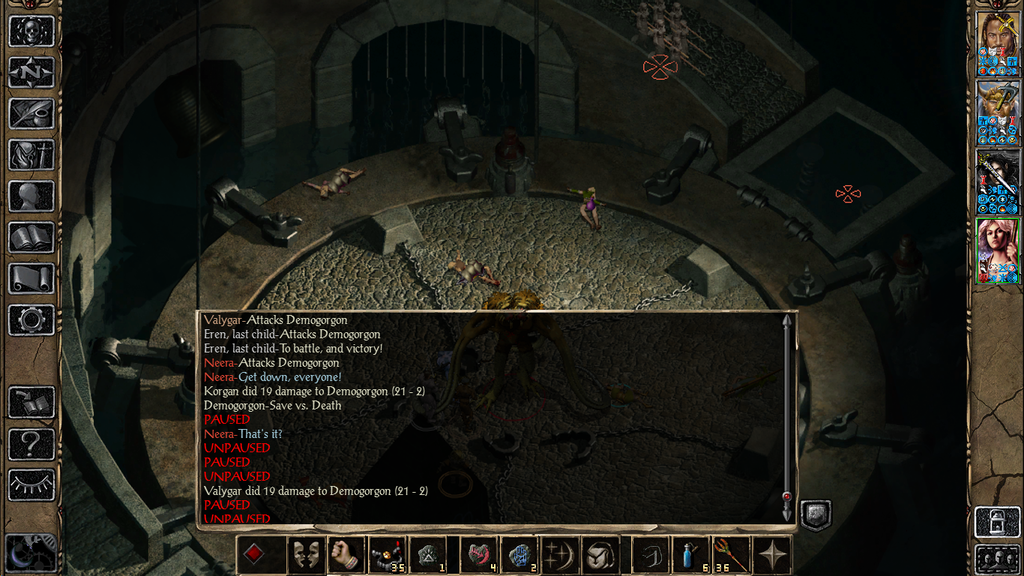Open the journal with the quill button
Image resolution: width=1024 pixels, height=576 pixels.
31,113
